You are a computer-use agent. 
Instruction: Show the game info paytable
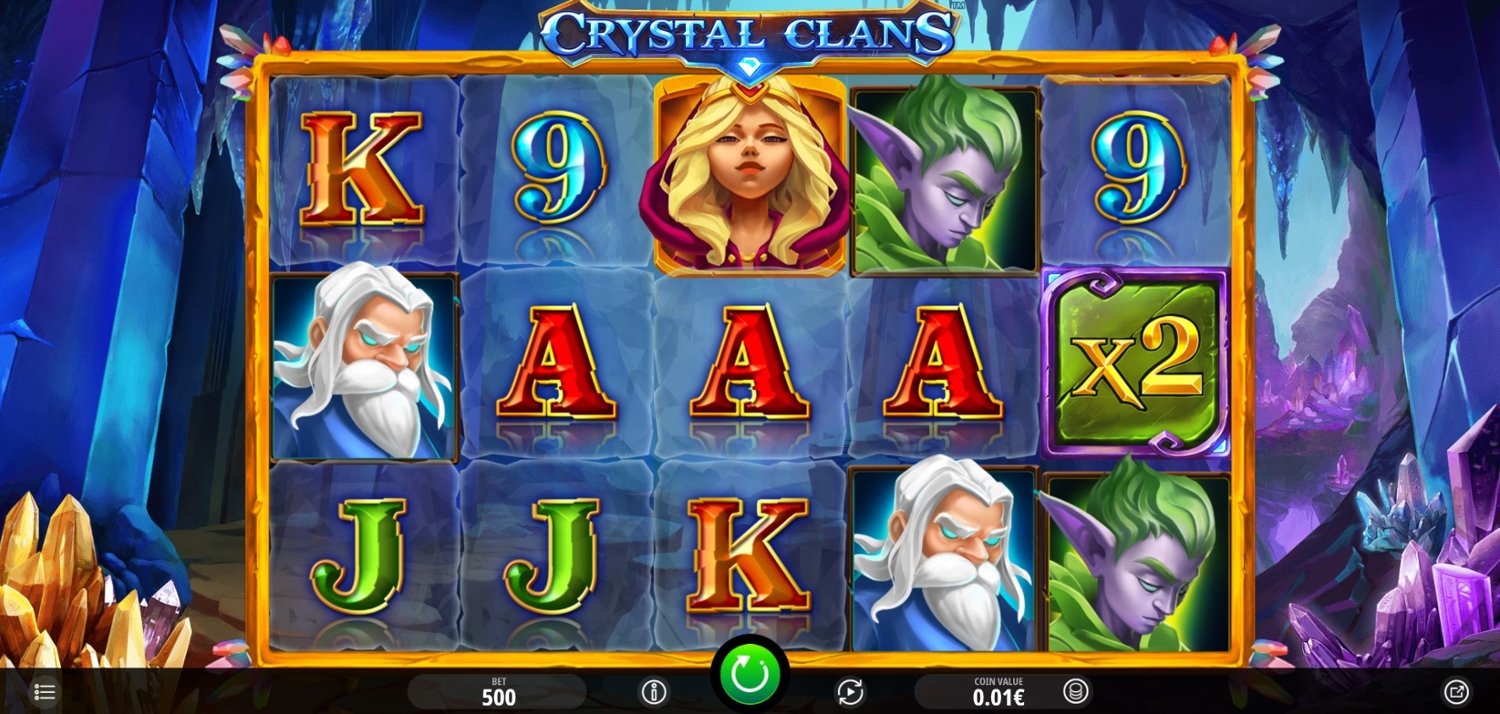click(654, 692)
